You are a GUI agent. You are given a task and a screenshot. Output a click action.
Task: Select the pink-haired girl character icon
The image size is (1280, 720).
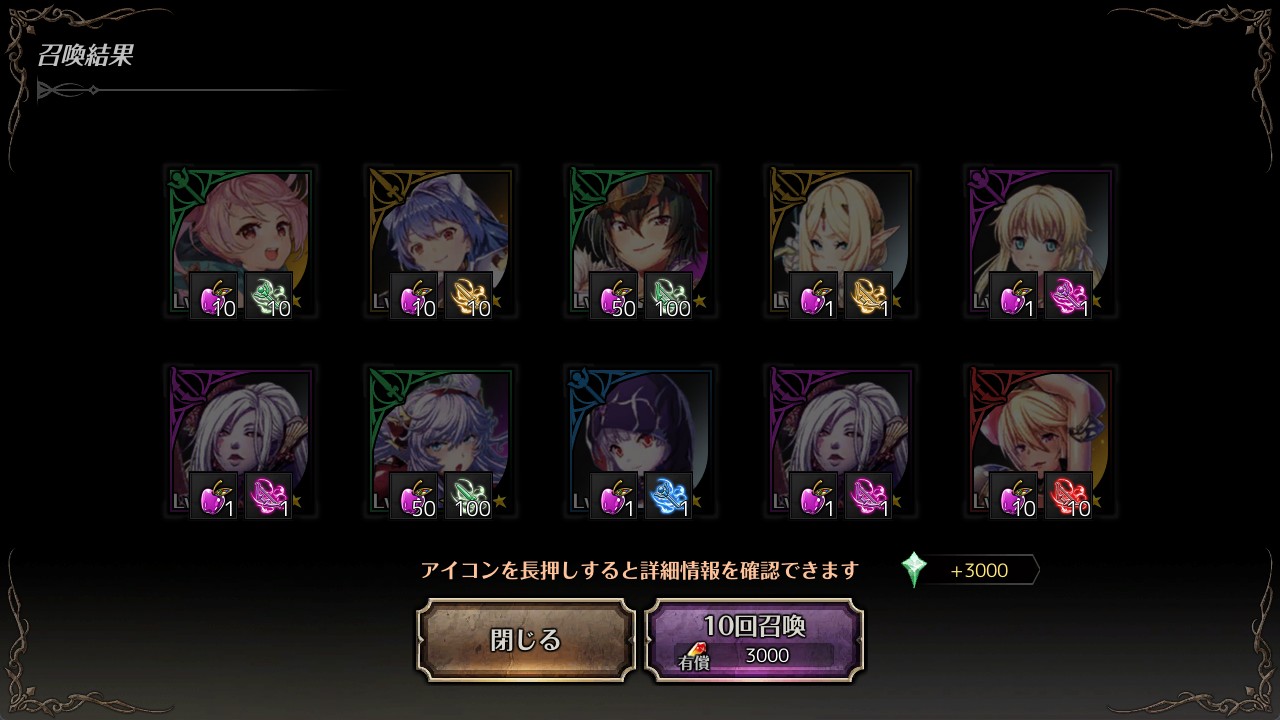click(x=241, y=230)
